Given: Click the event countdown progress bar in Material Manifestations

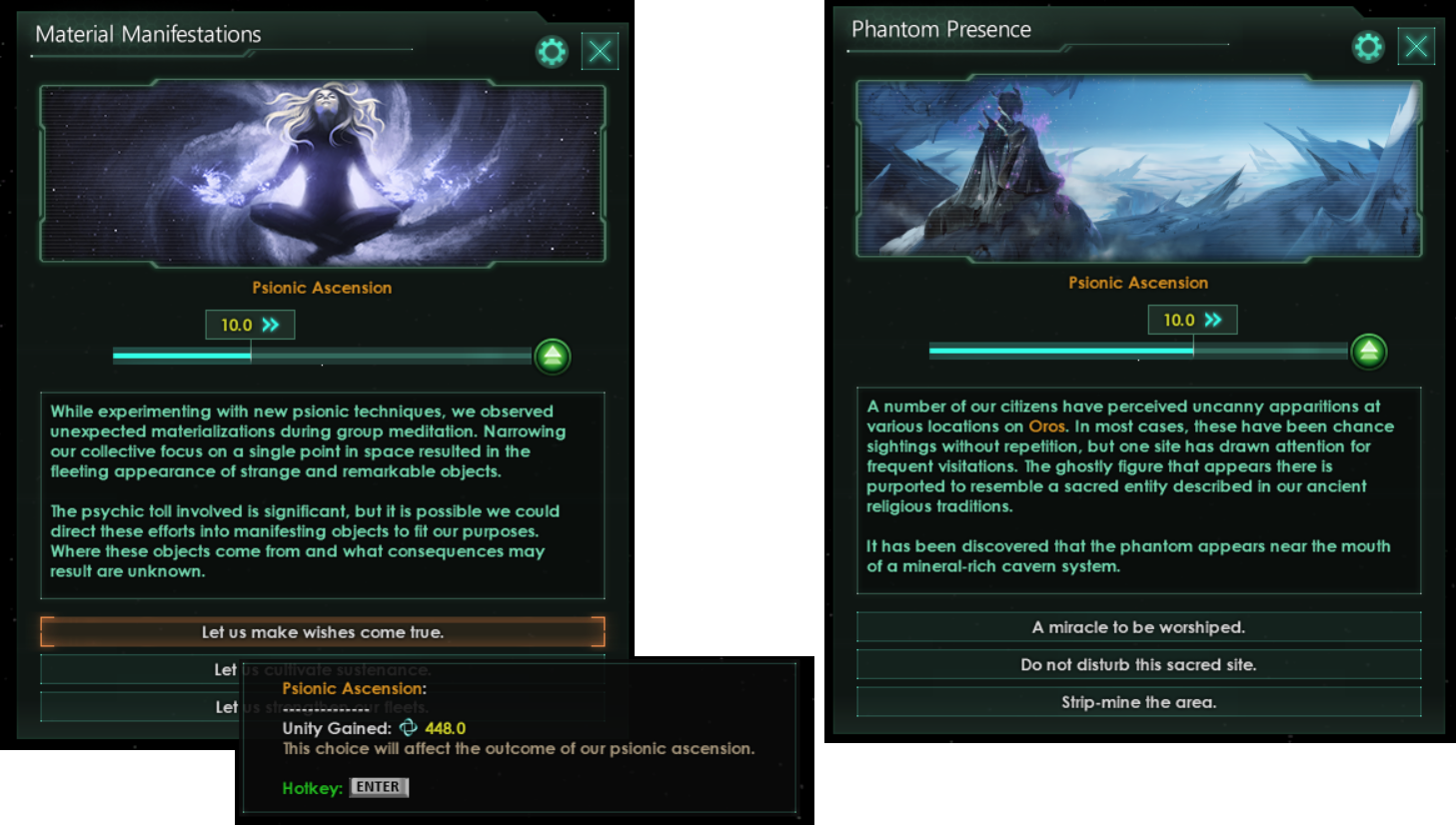Looking at the screenshot, I should (322, 355).
